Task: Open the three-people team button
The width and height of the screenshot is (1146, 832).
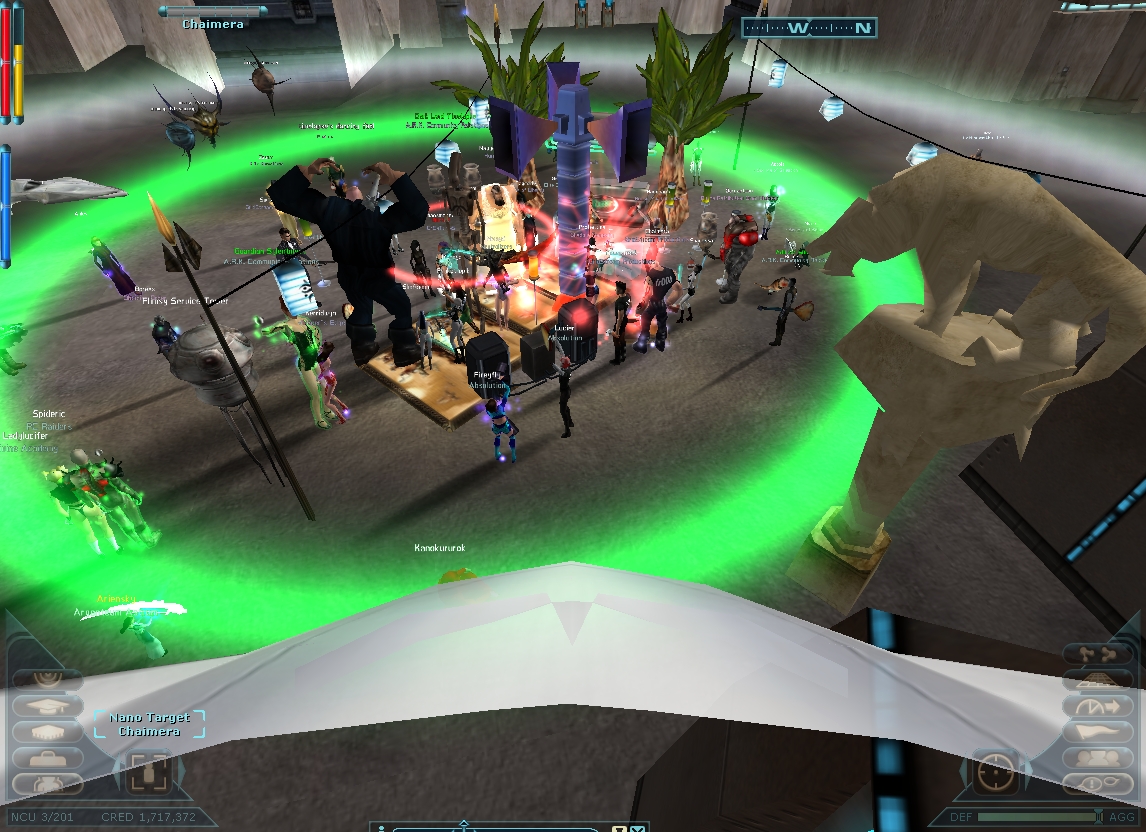Action: click(x=1098, y=759)
